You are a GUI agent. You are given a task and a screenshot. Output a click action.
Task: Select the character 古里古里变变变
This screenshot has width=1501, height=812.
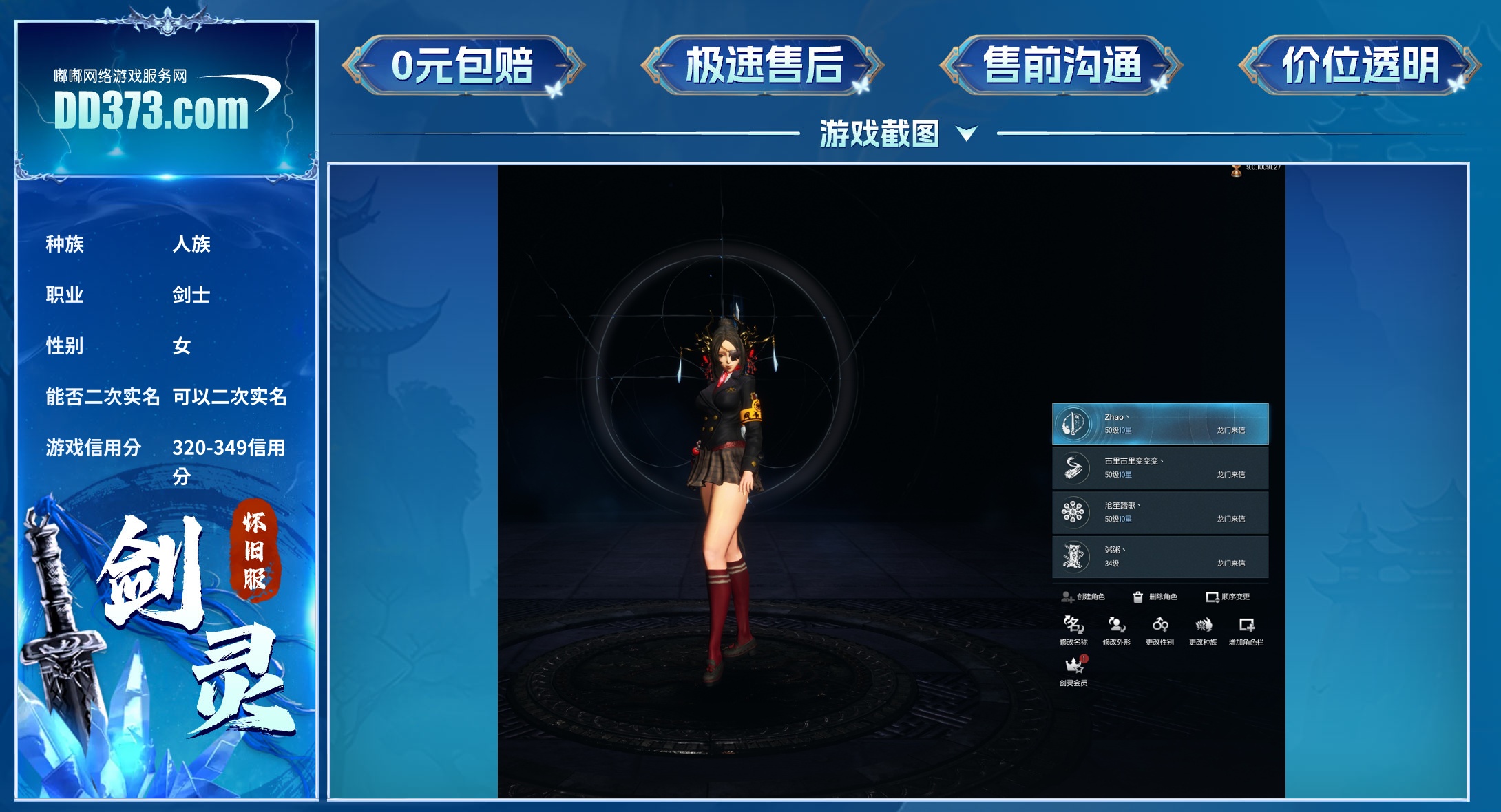click(x=1159, y=468)
